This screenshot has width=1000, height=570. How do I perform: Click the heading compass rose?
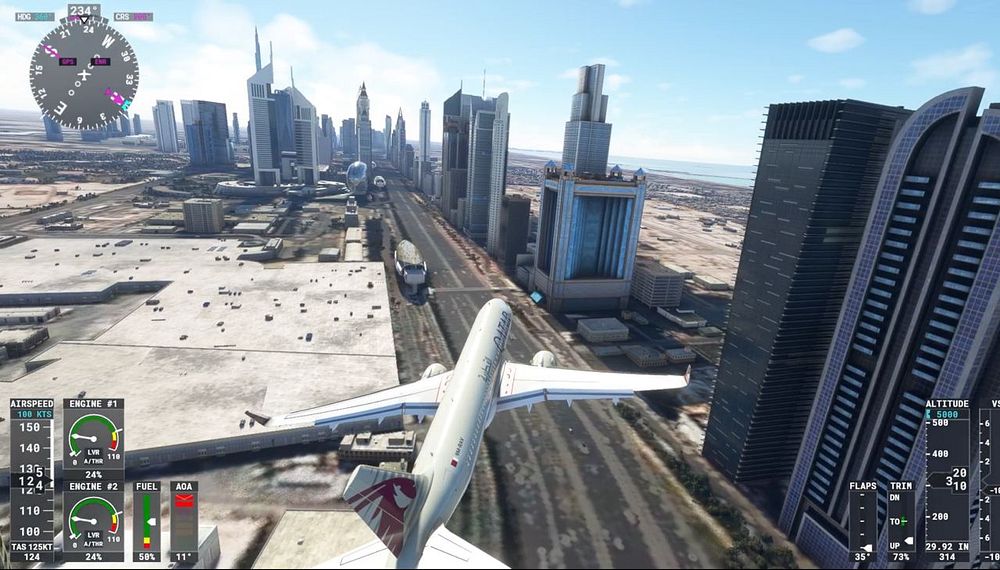(84, 73)
